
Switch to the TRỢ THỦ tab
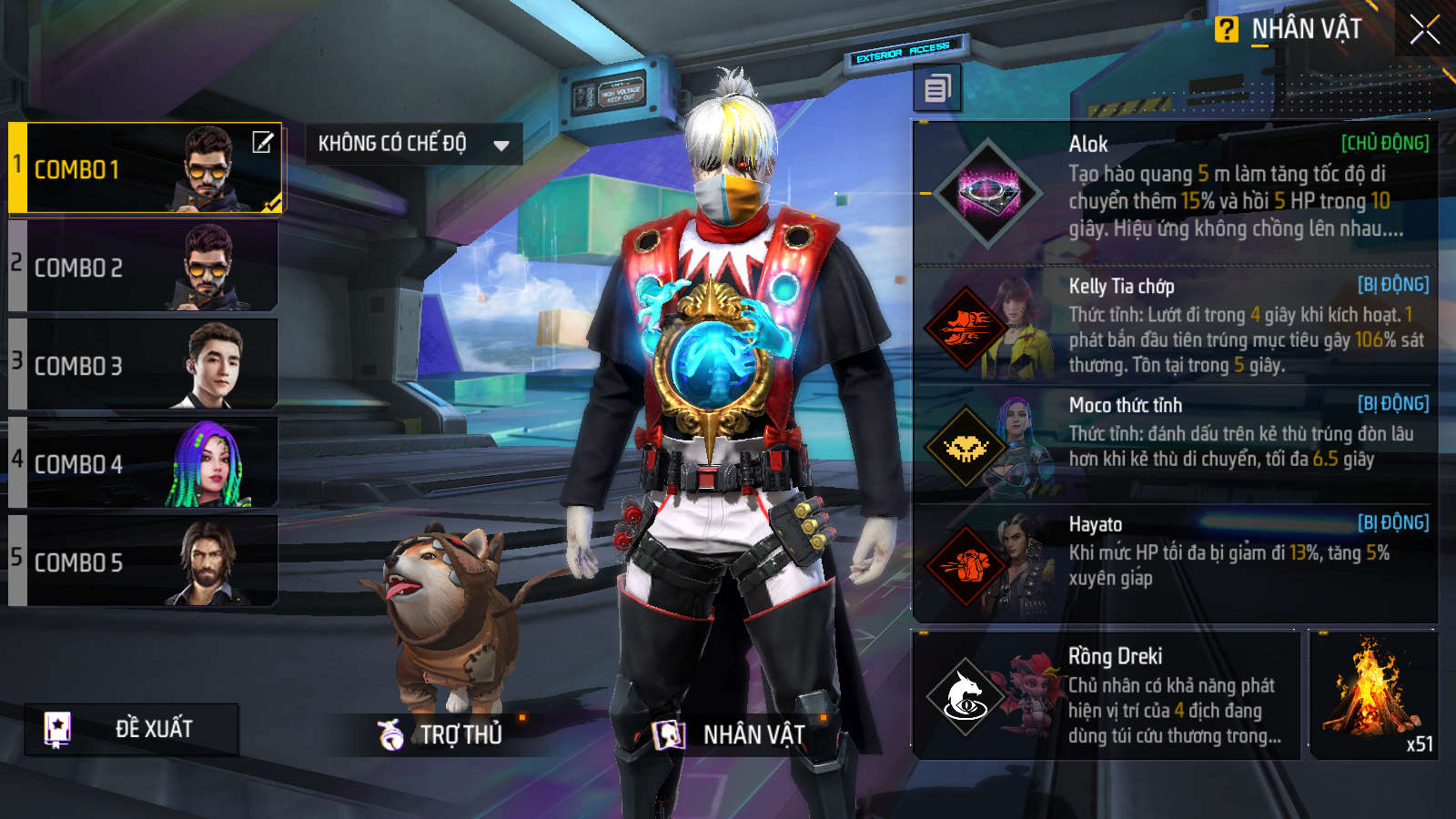[441, 734]
